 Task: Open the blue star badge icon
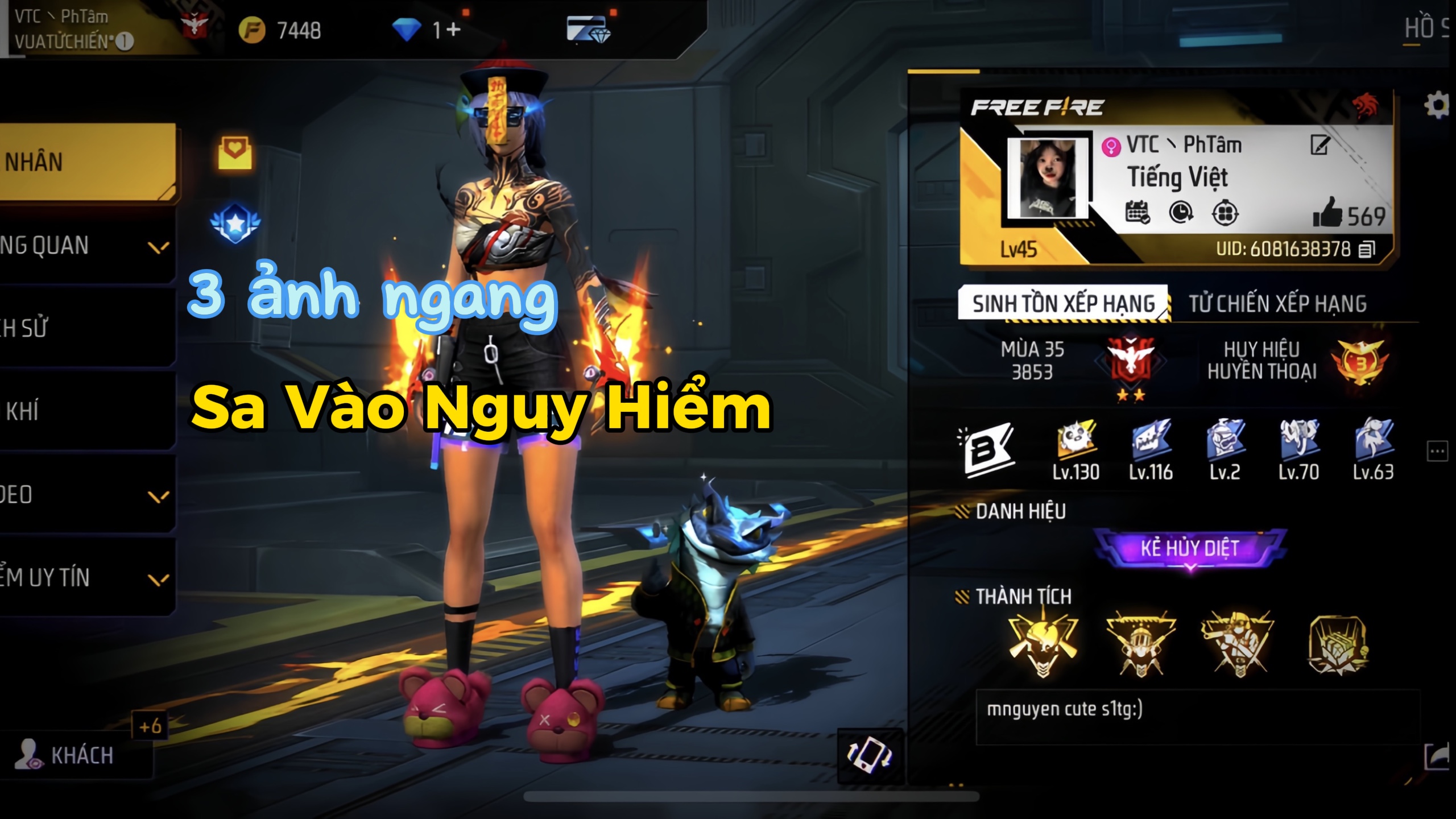coord(235,223)
